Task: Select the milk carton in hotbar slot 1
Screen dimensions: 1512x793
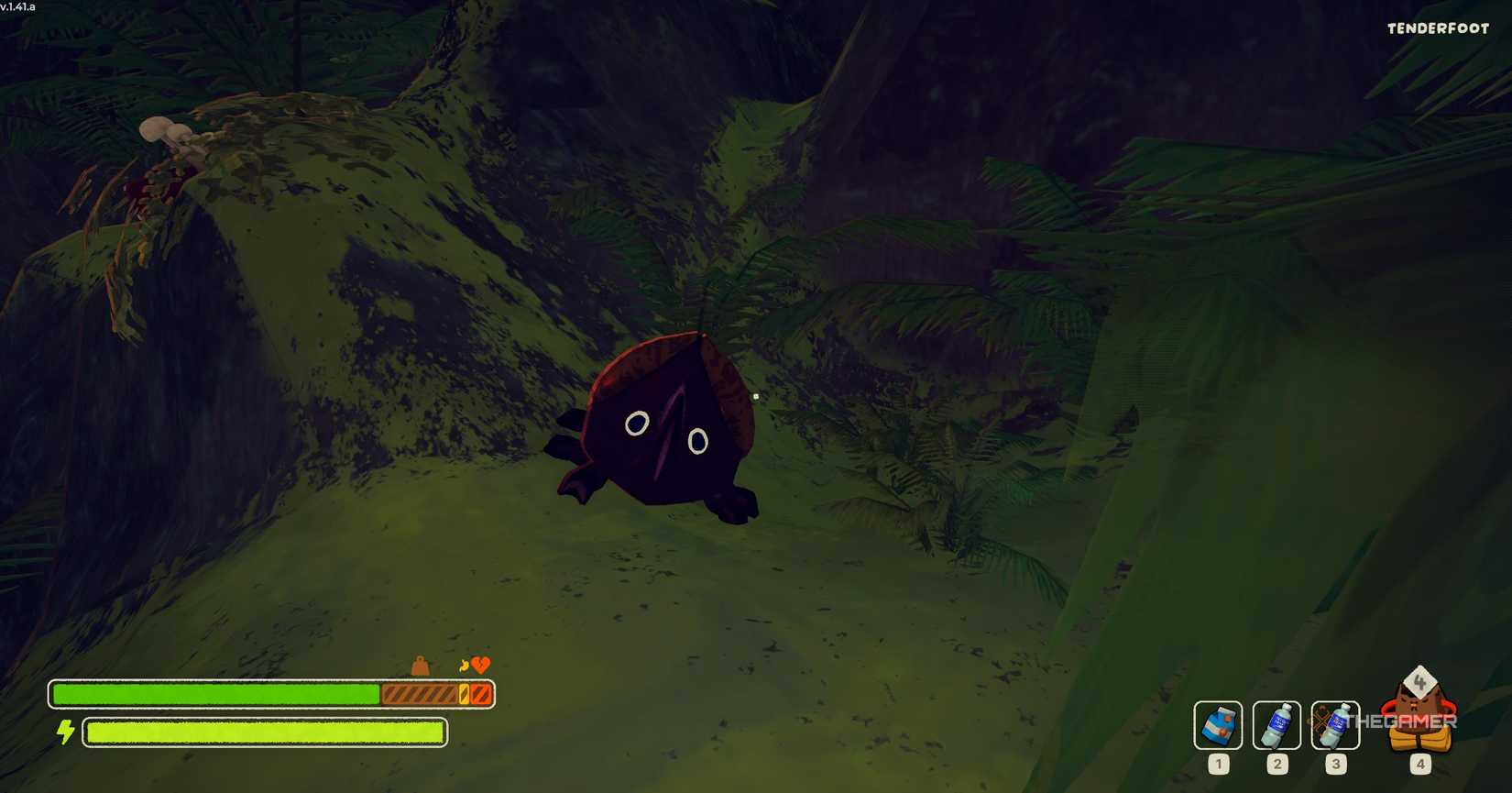Action: click(1219, 724)
